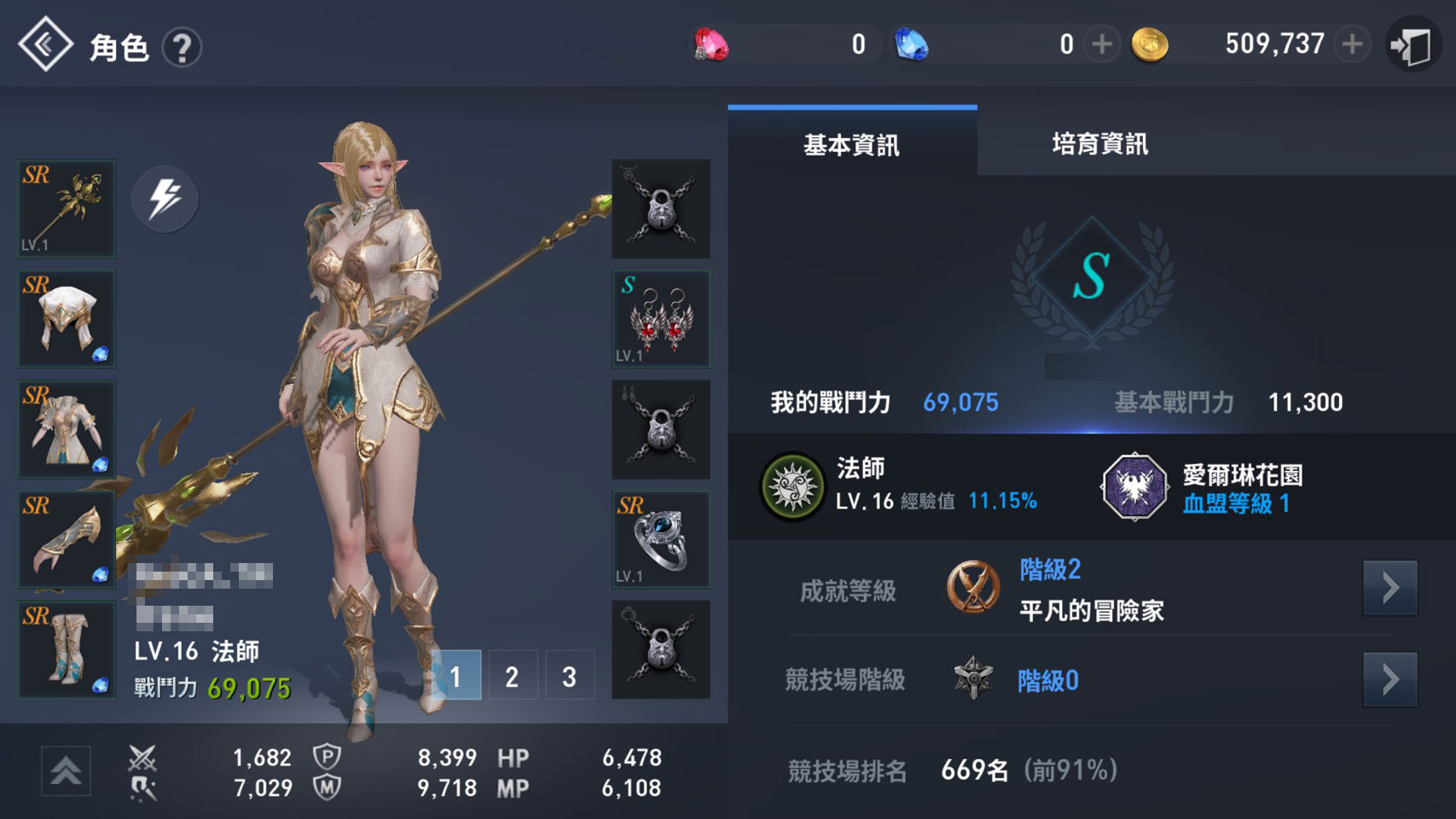
Task: Choose the SR body armor slot
Action: click(67, 429)
